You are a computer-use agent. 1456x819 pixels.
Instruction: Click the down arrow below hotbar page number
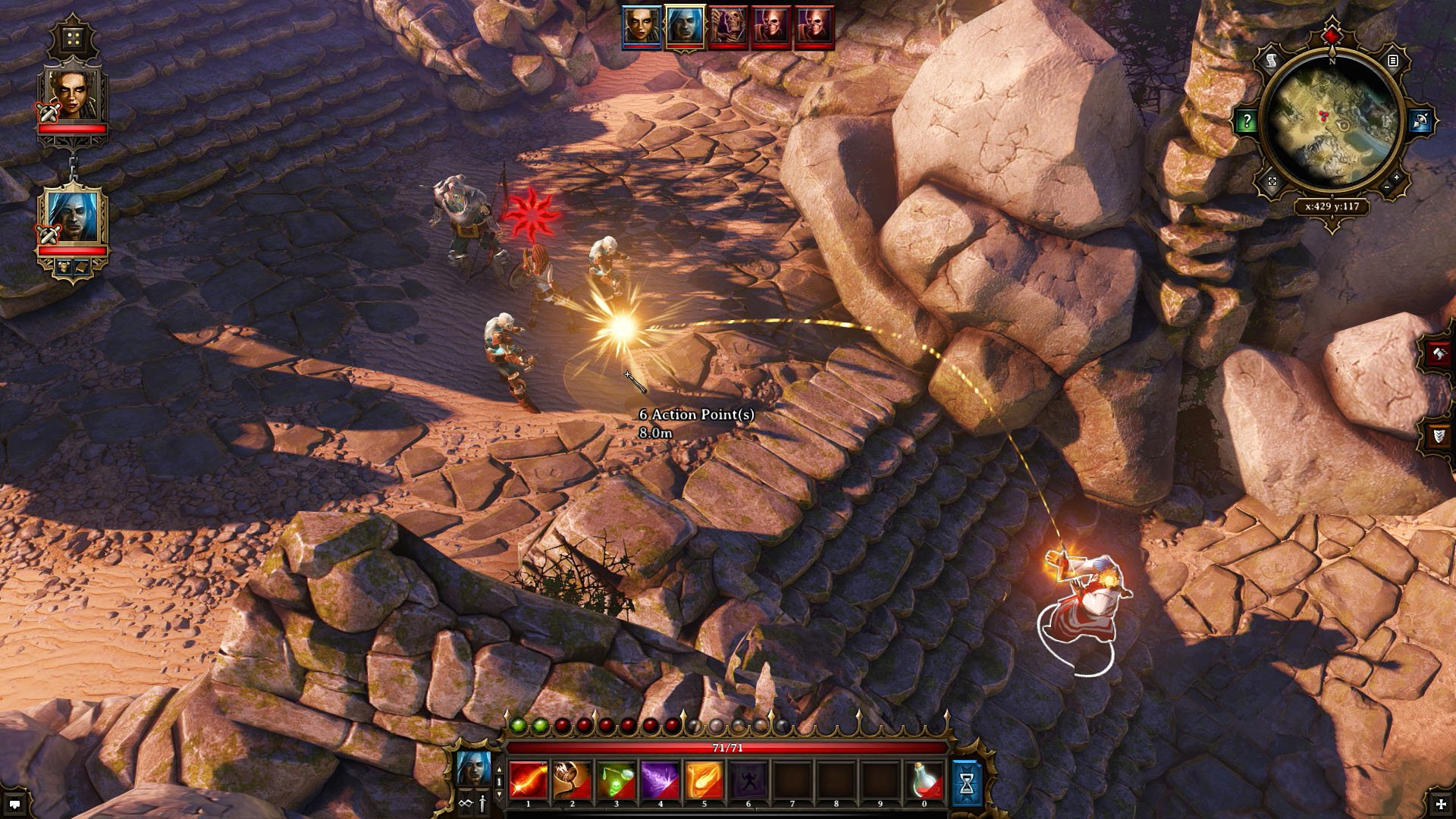499,794
